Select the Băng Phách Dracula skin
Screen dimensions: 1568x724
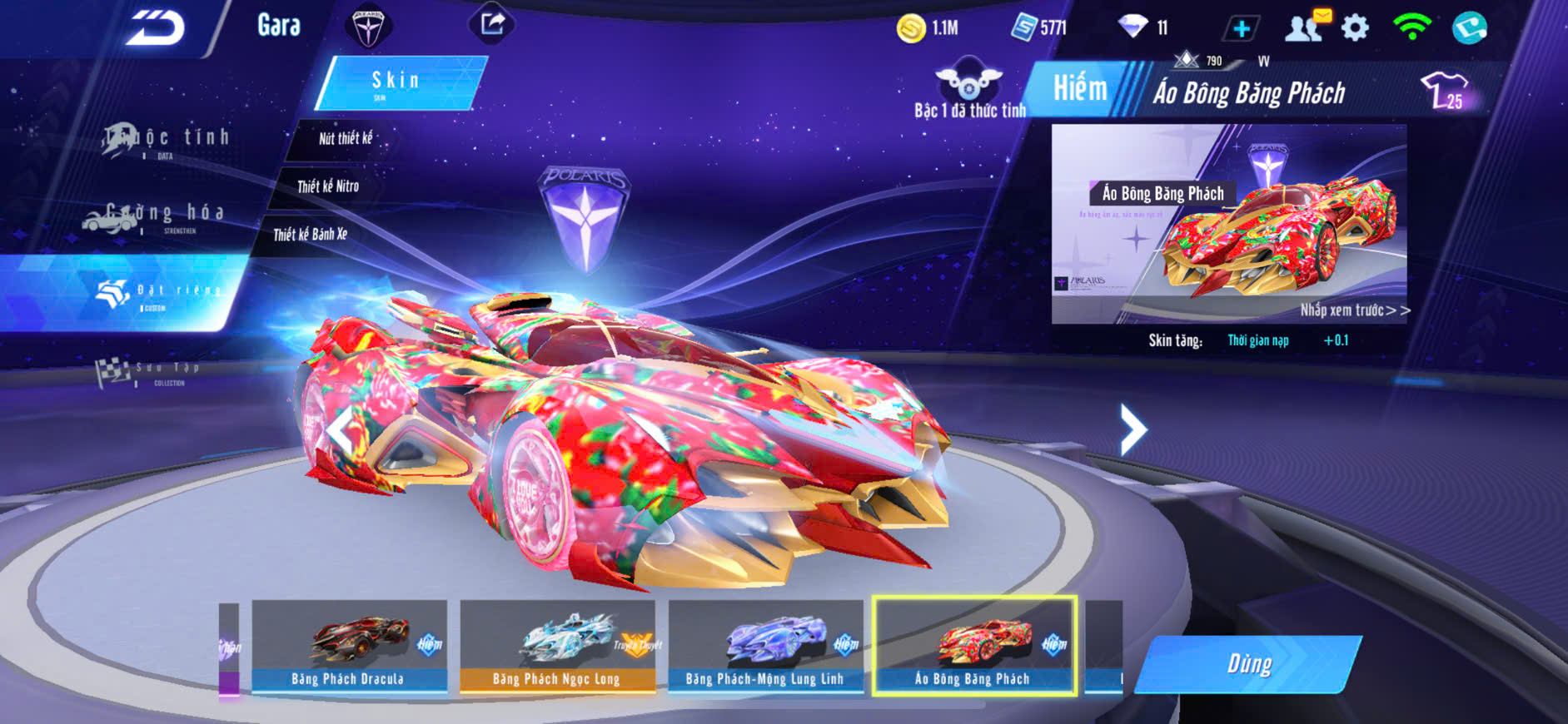(x=349, y=646)
